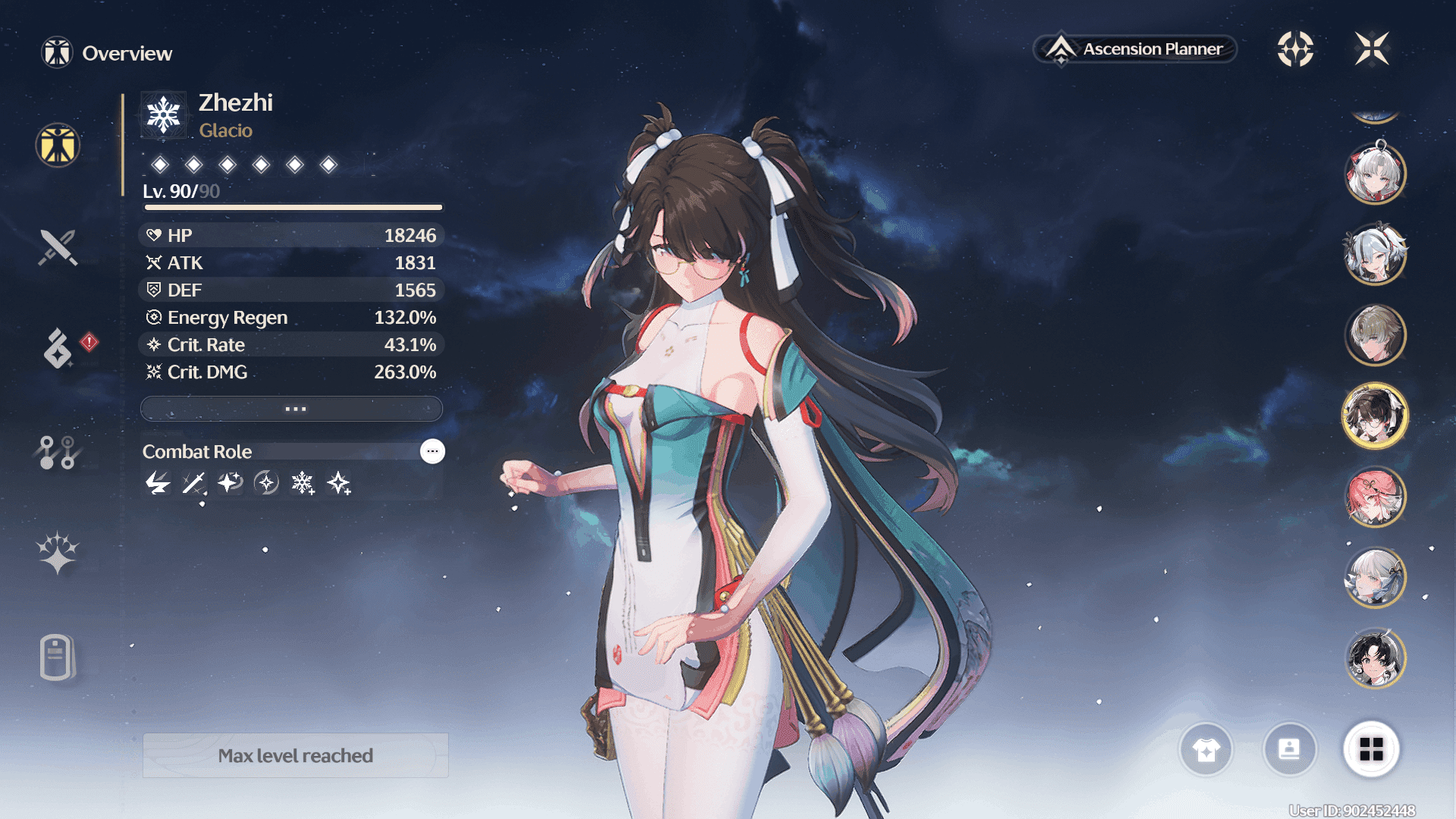The width and height of the screenshot is (1456, 819).
Task: Click the round target icon beside Ascension Planner
Action: pos(1295,49)
